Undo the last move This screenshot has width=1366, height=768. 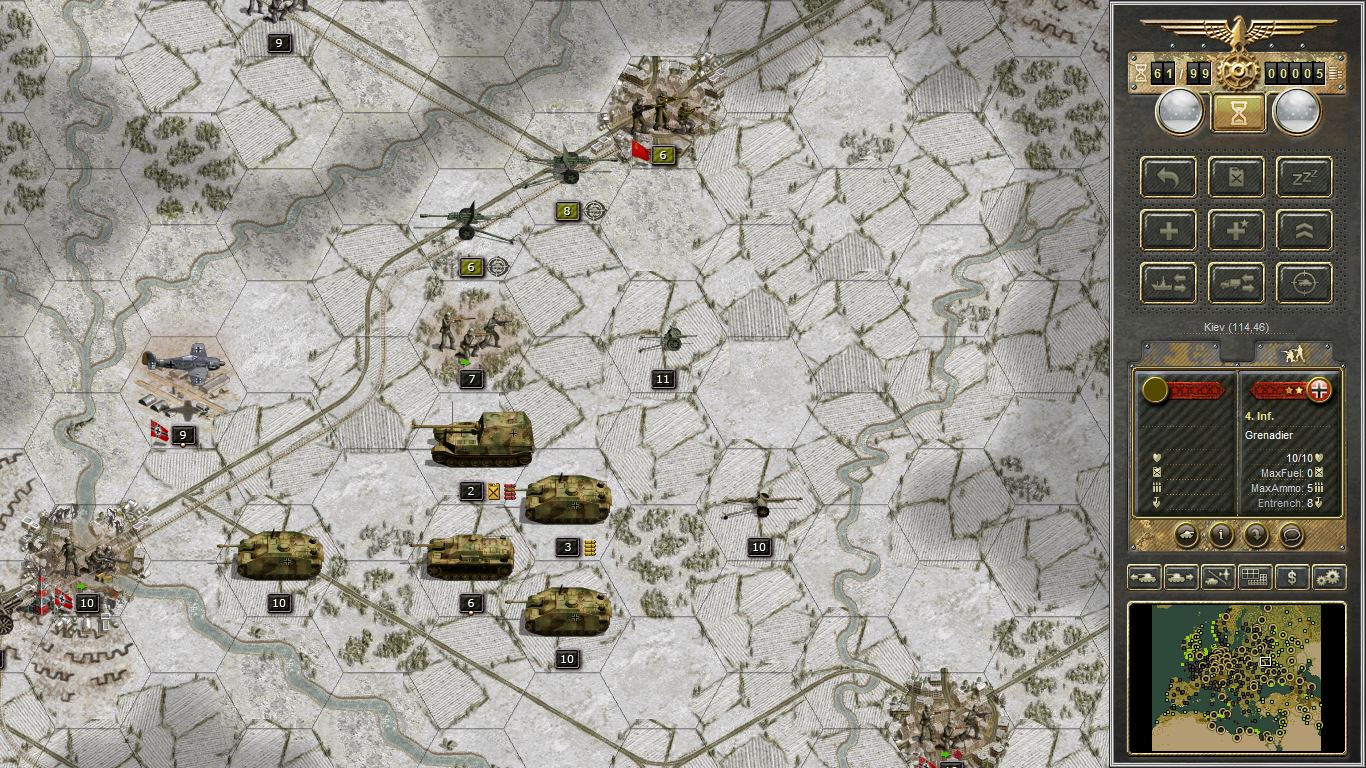(1169, 178)
